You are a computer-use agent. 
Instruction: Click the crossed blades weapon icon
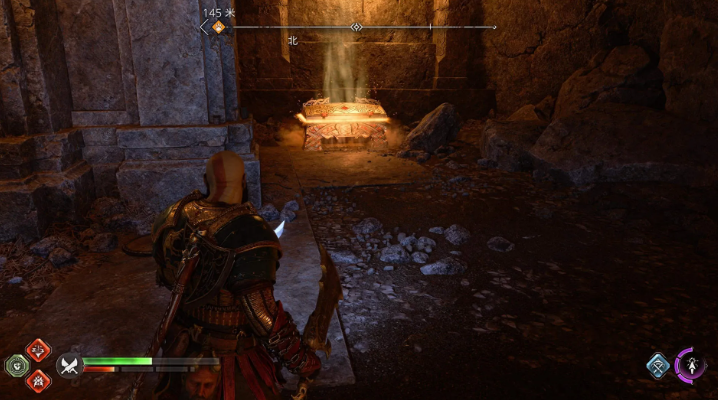pos(68,366)
